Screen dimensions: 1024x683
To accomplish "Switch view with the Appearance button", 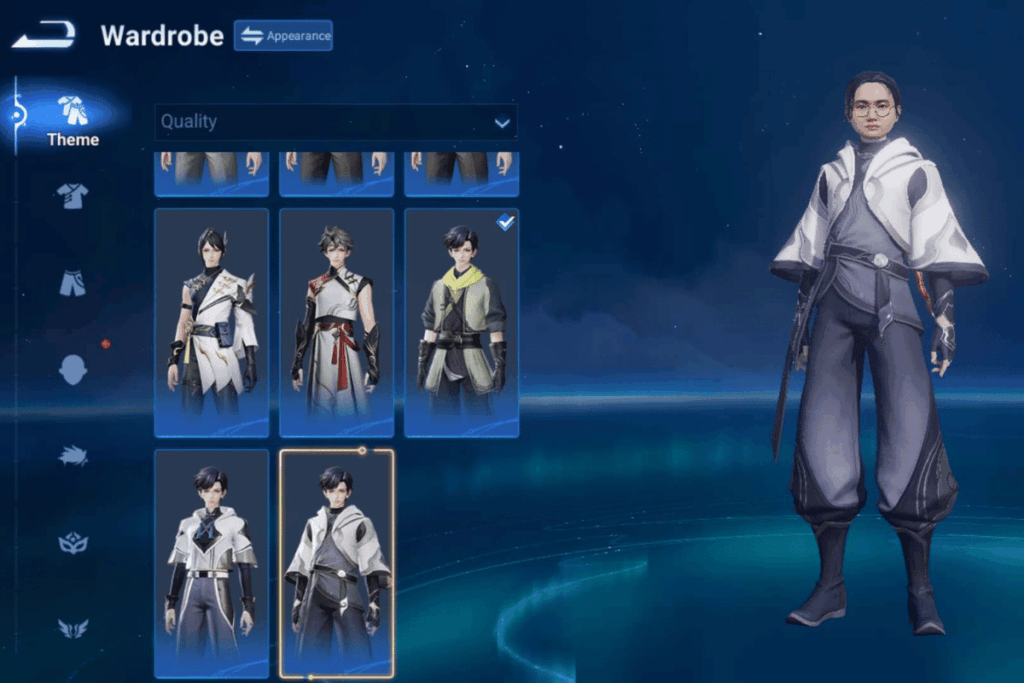I will click(283, 36).
